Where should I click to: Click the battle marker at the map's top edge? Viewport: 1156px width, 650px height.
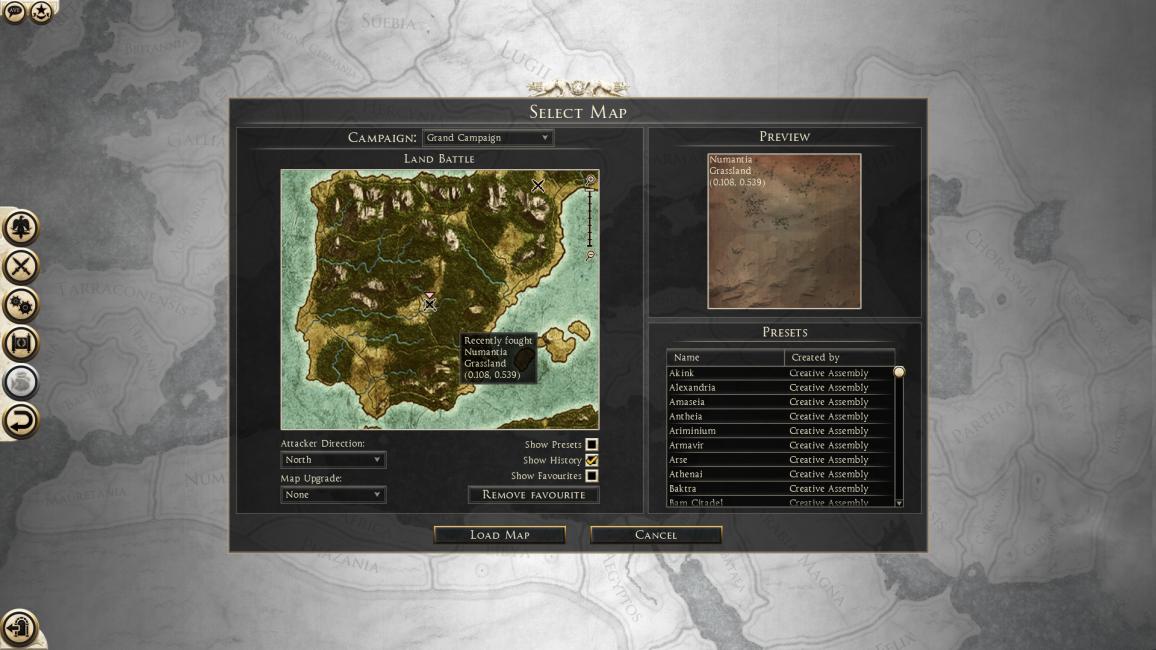[x=538, y=185]
